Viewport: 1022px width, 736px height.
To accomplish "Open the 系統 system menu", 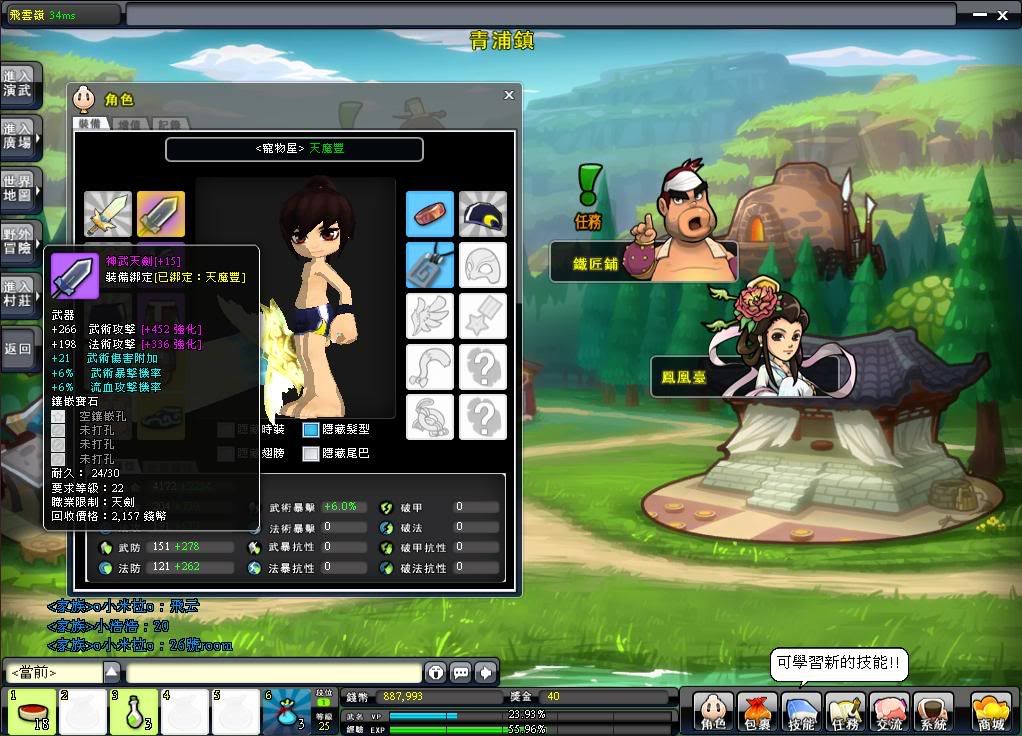I will click(x=933, y=712).
